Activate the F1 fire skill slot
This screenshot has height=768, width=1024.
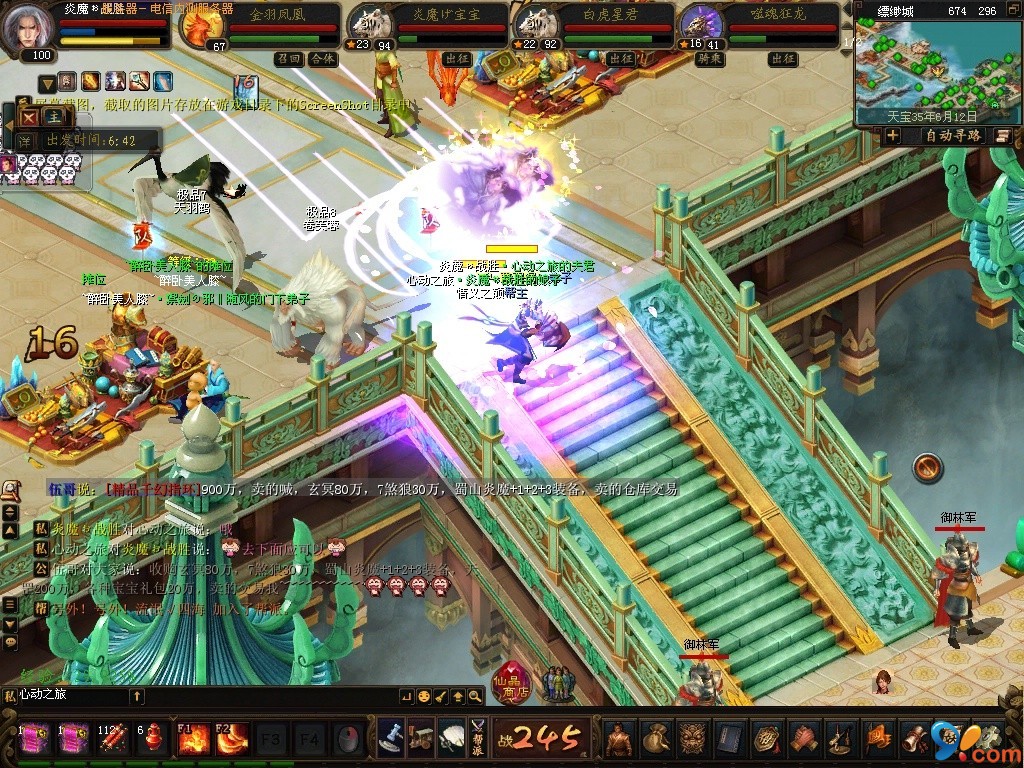(x=193, y=739)
